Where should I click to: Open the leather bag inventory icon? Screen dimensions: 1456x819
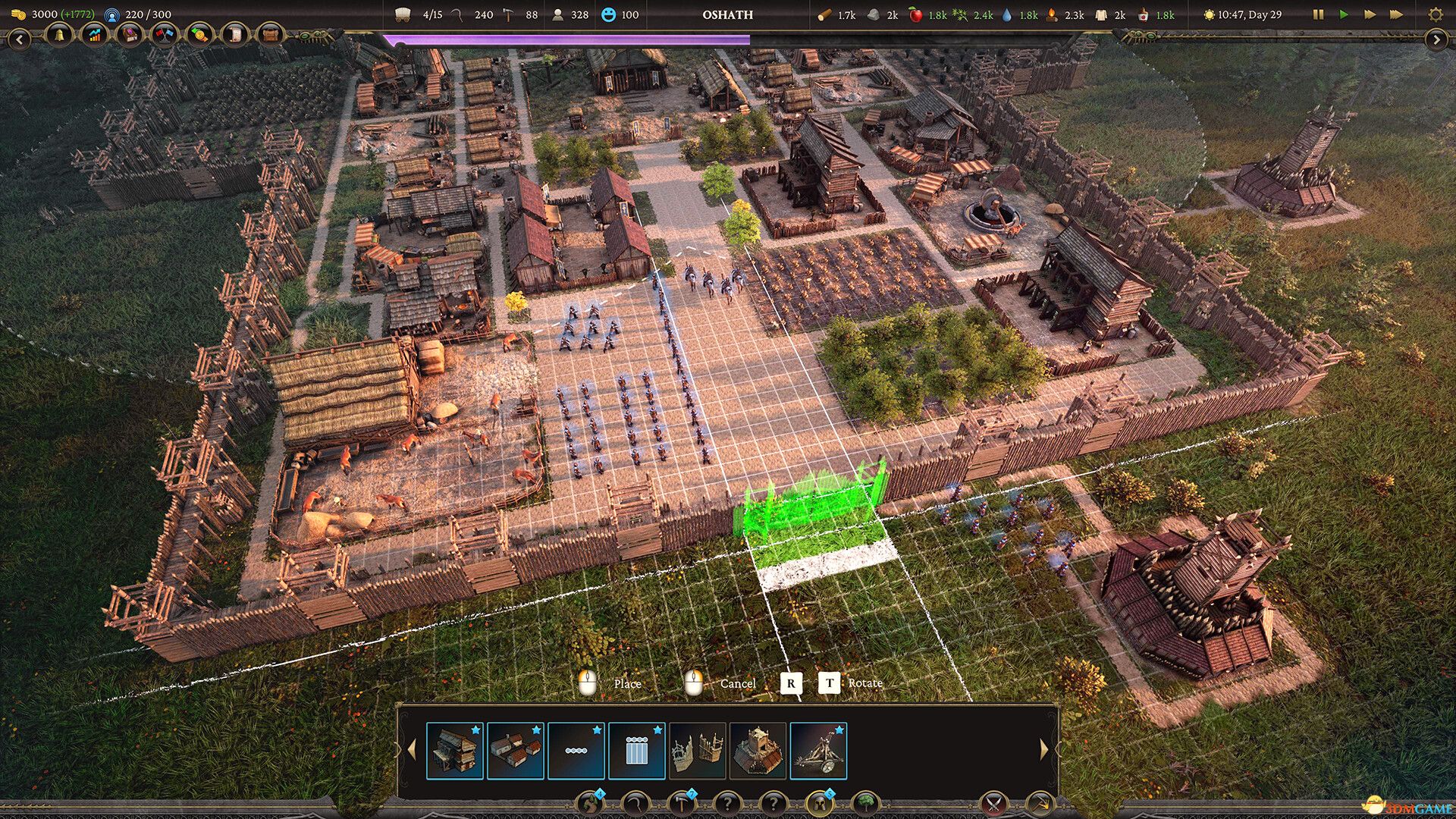pos(270,35)
